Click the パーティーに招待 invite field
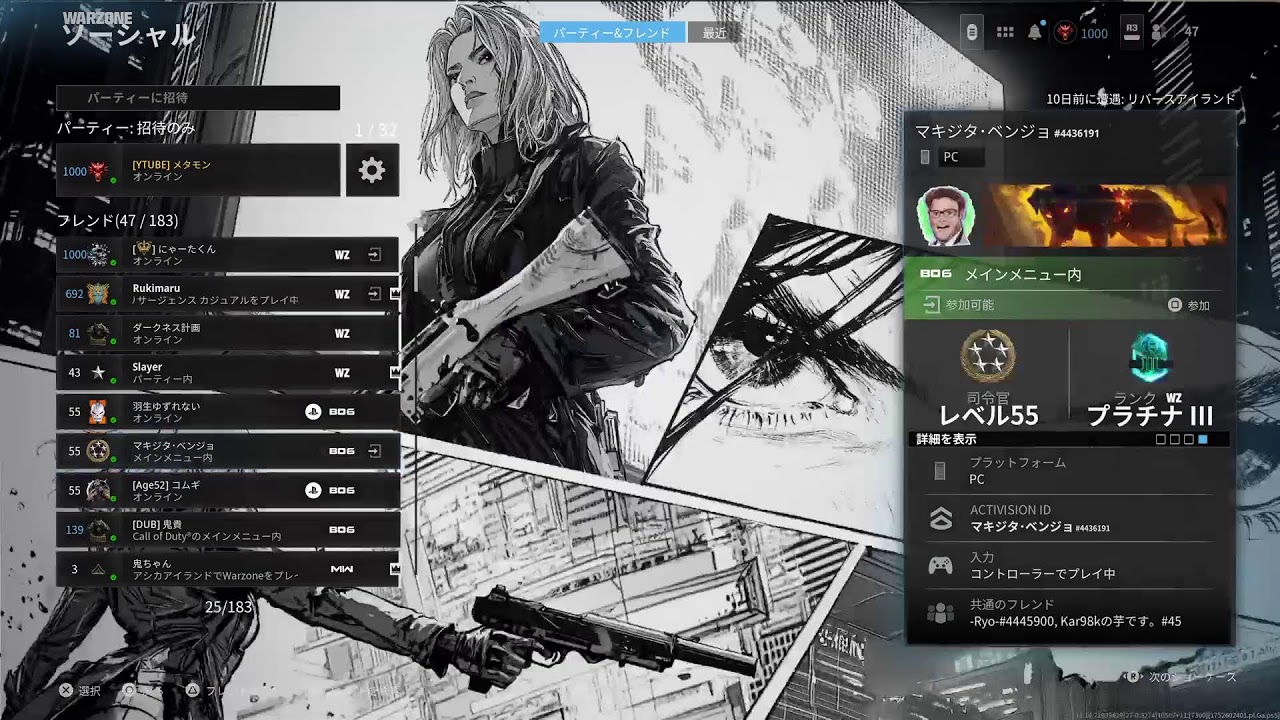Image resolution: width=1280 pixels, height=720 pixels. (x=198, y=98)
